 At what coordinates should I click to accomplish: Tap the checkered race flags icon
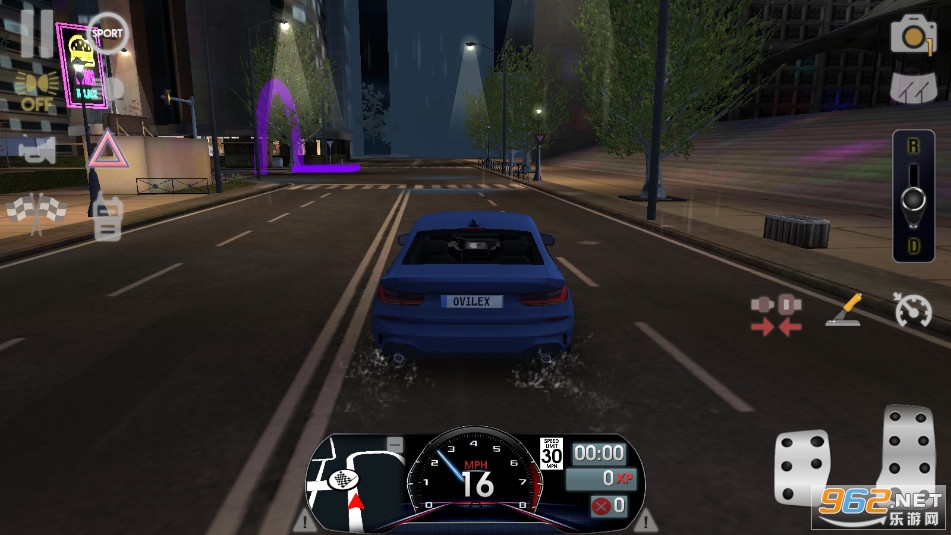(x=36, y=210)
